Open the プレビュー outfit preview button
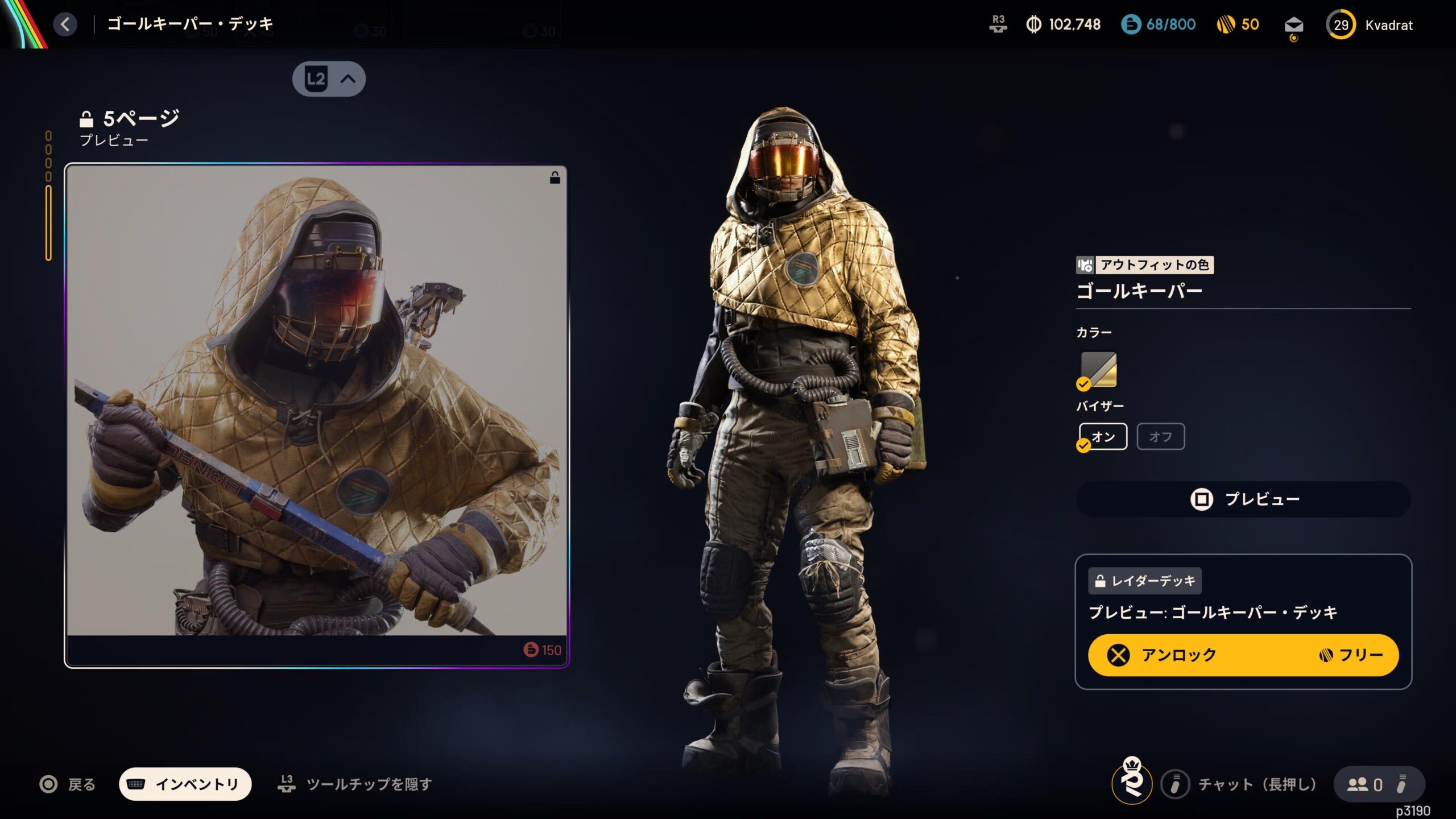The width and height of the screenshot is (1456, 819). [1243, 499]
